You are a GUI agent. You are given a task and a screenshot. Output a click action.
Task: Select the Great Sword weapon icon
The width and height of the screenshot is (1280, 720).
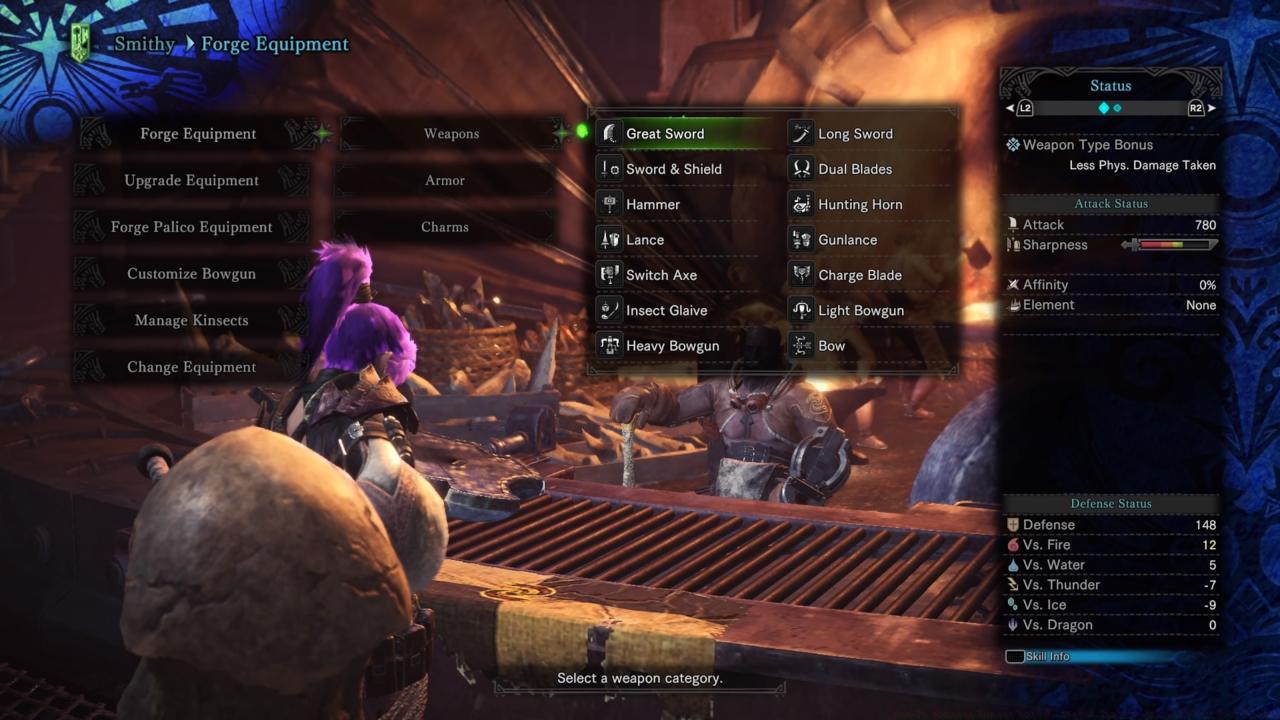610,133
